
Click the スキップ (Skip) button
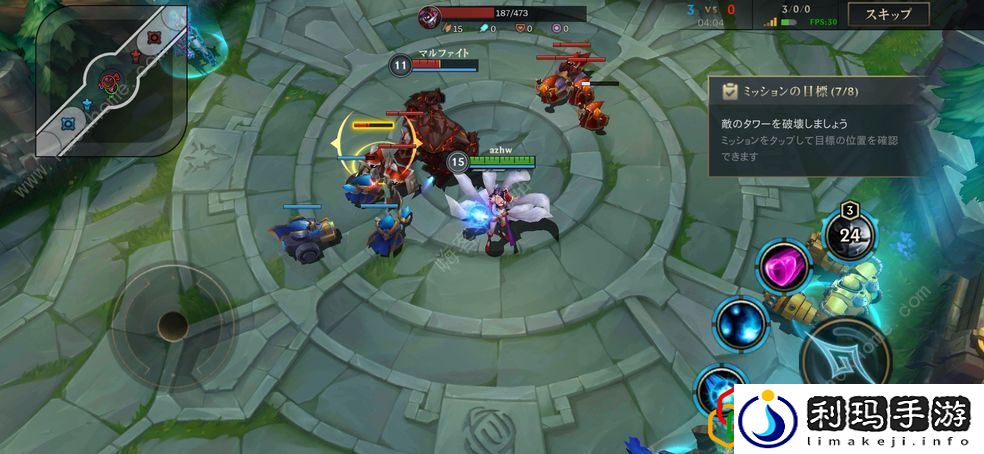[x=894, y=14]
